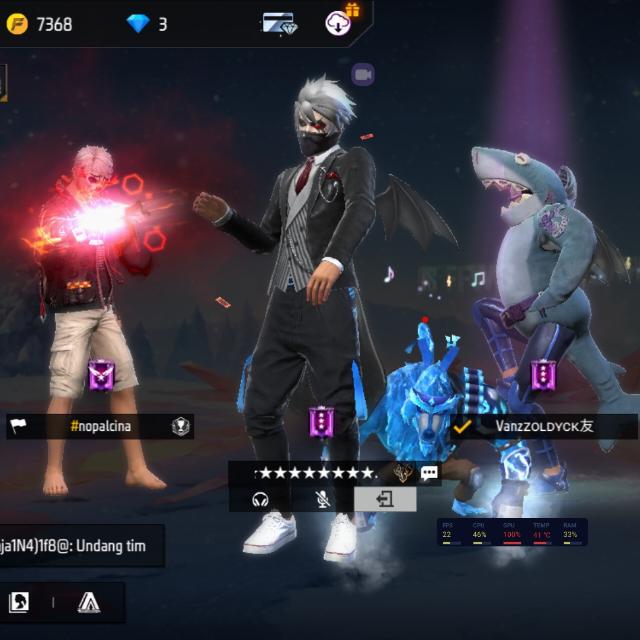Toggle the muted microphone
The width and height of the screenshot is (640, 640).
(323, 499)
